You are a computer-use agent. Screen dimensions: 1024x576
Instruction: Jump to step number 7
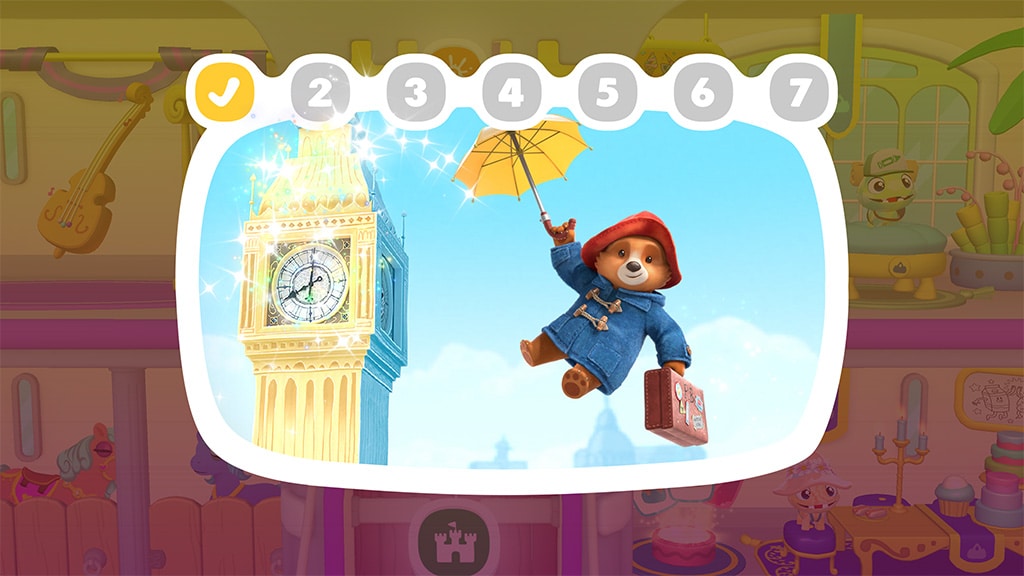pos(798,93)
